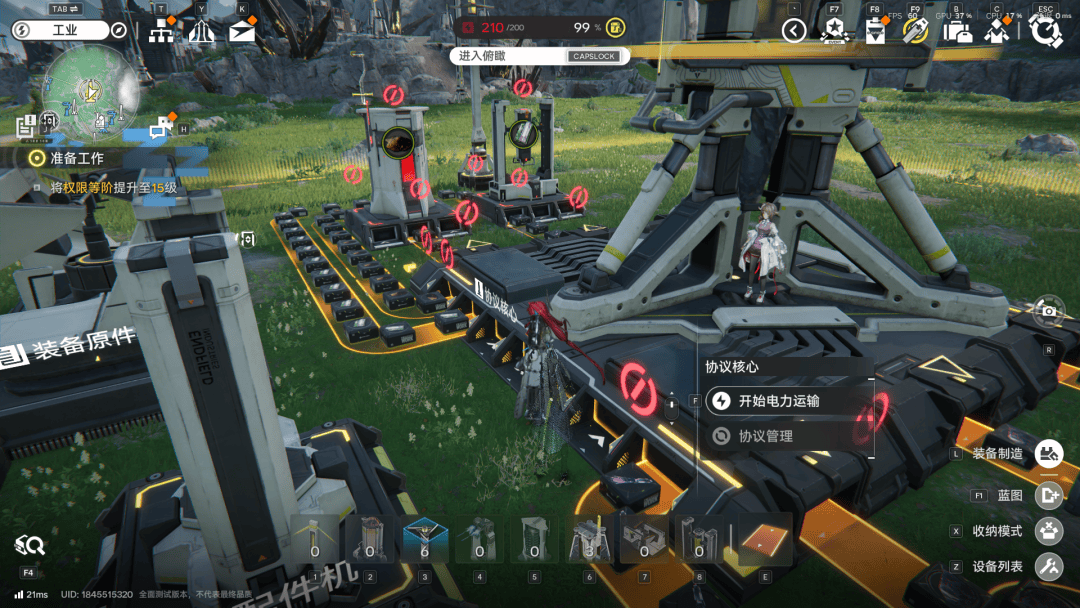Viewport: 1080px width, 608px height.
Task: Click the circular minimap
Action: click(x=90, y=93)
